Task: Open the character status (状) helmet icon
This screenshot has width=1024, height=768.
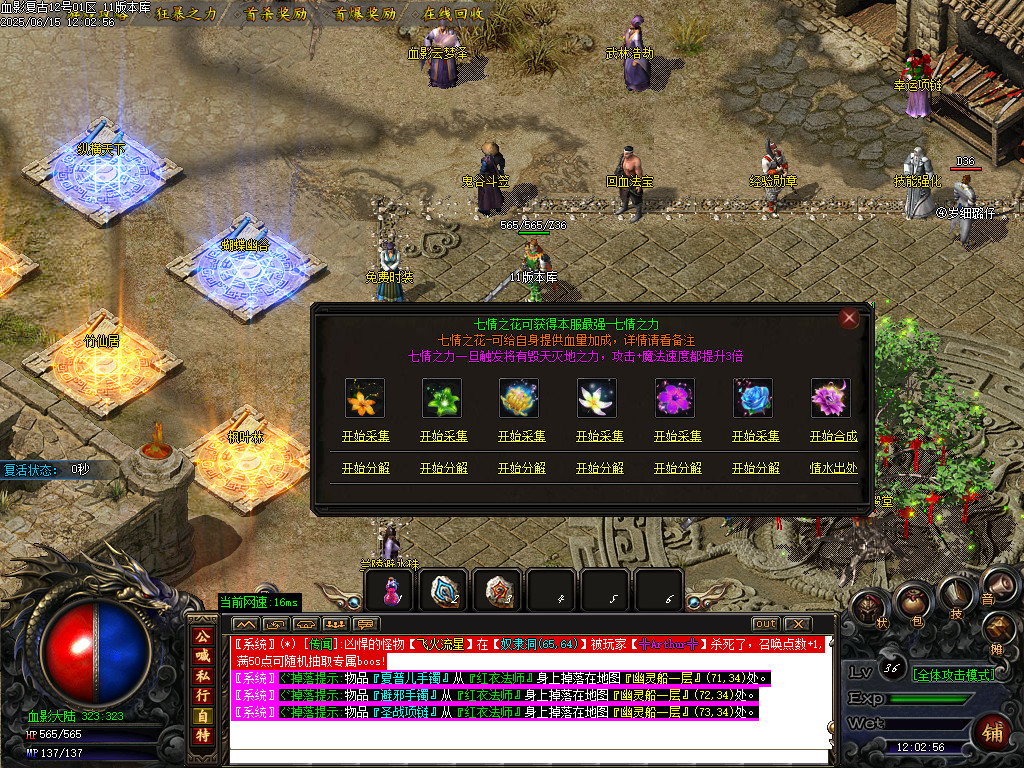Action: click(869, 607)
